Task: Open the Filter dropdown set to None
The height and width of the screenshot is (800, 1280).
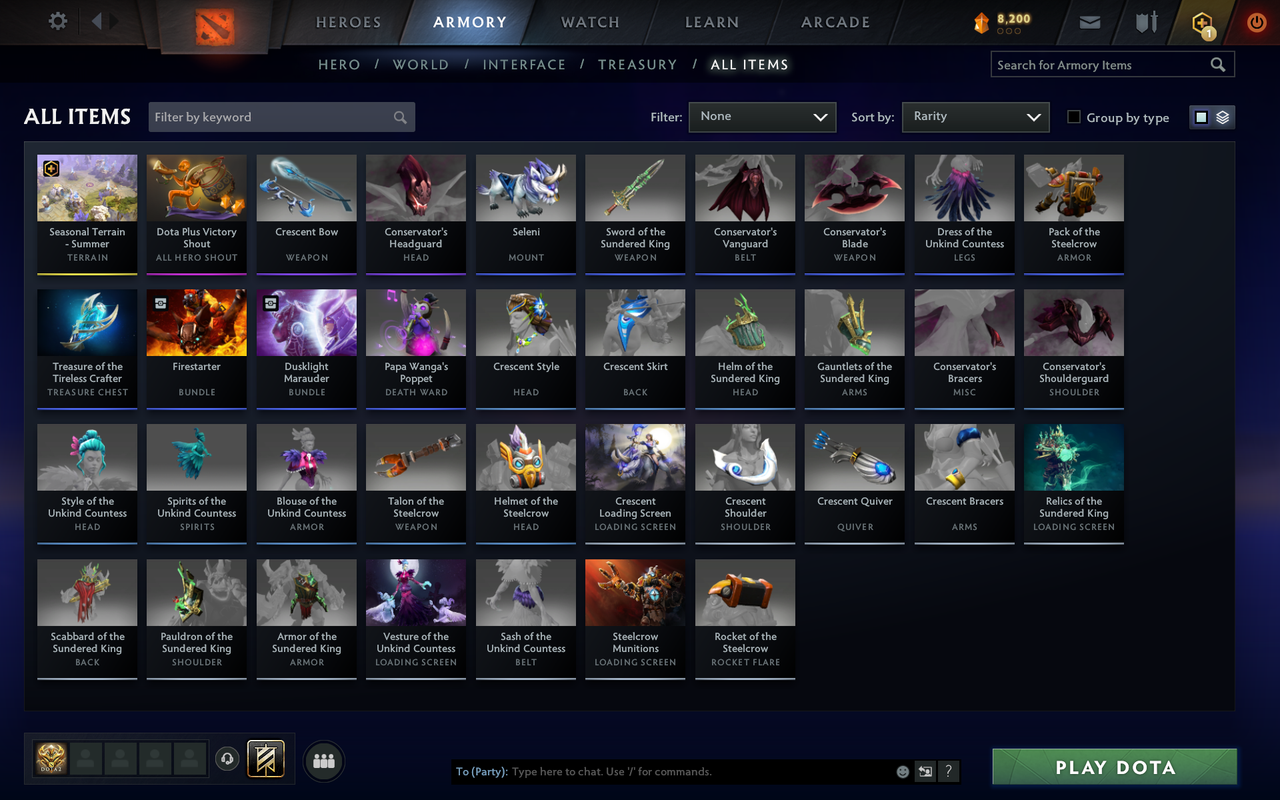Action: (762, 116)
